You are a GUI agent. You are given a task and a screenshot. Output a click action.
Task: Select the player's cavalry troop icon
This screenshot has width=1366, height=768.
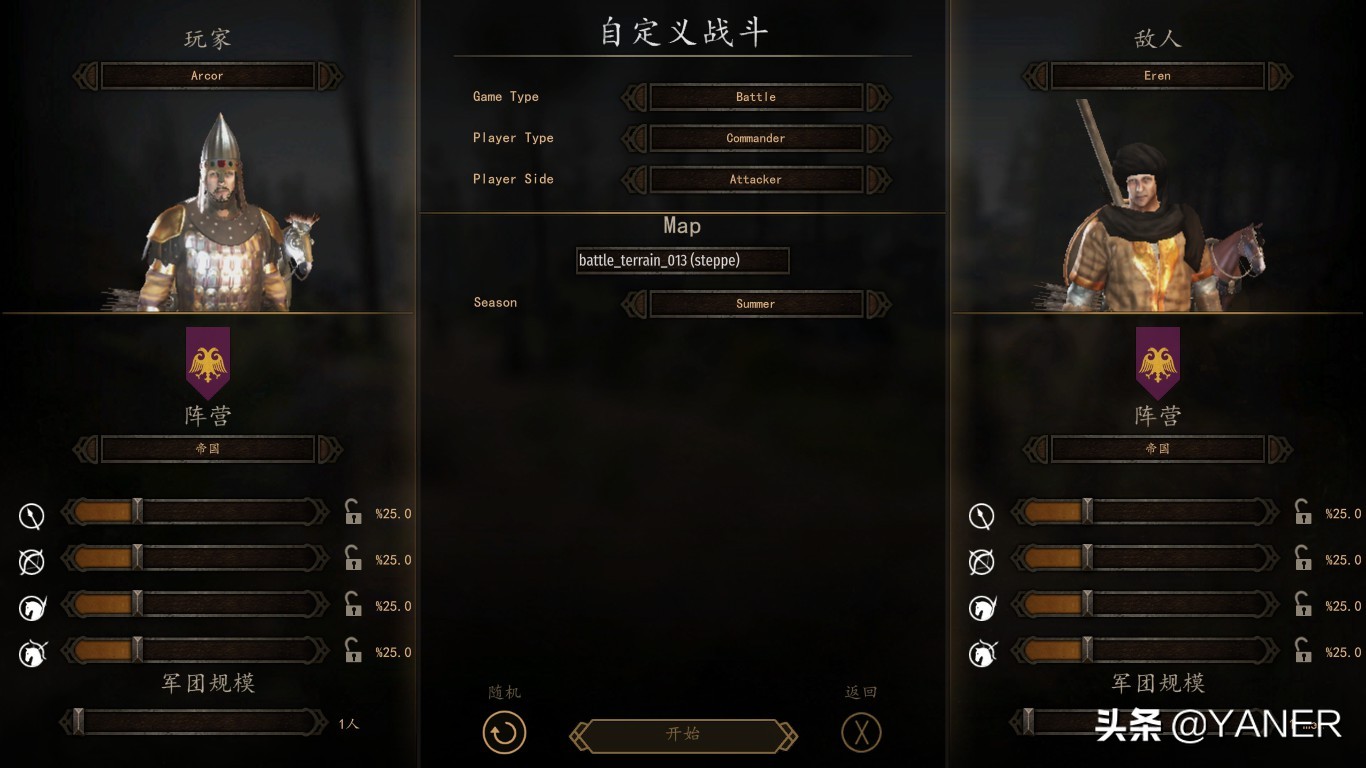(31, 607)
